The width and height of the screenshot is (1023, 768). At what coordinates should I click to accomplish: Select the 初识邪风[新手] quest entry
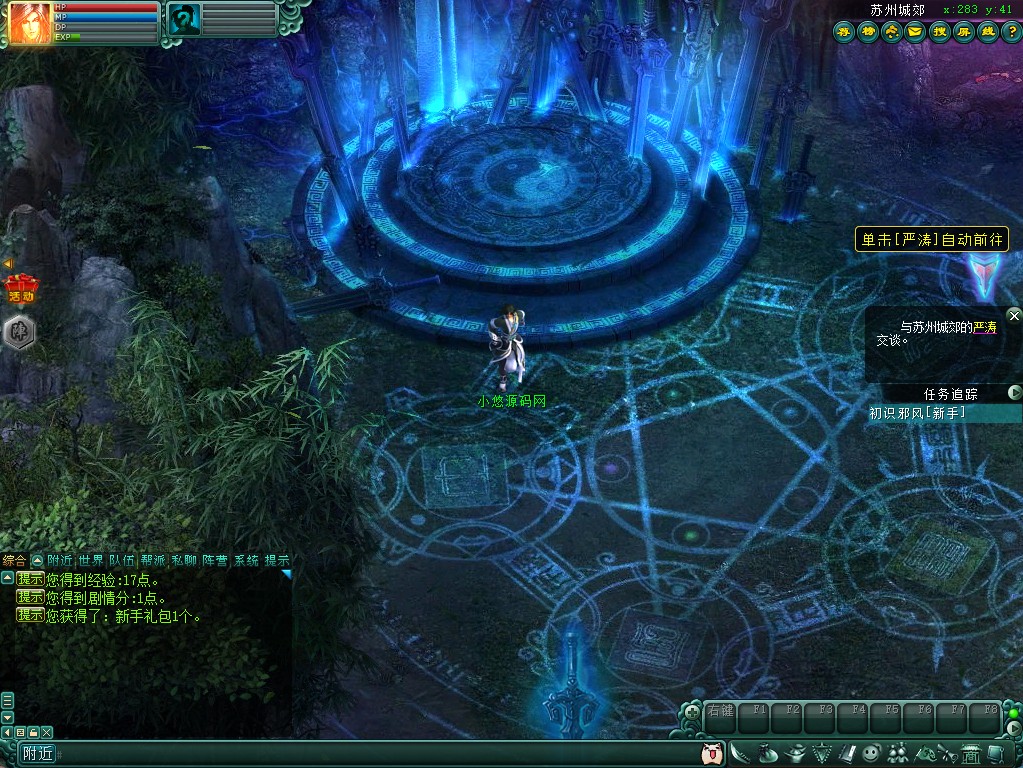[917, 413]
